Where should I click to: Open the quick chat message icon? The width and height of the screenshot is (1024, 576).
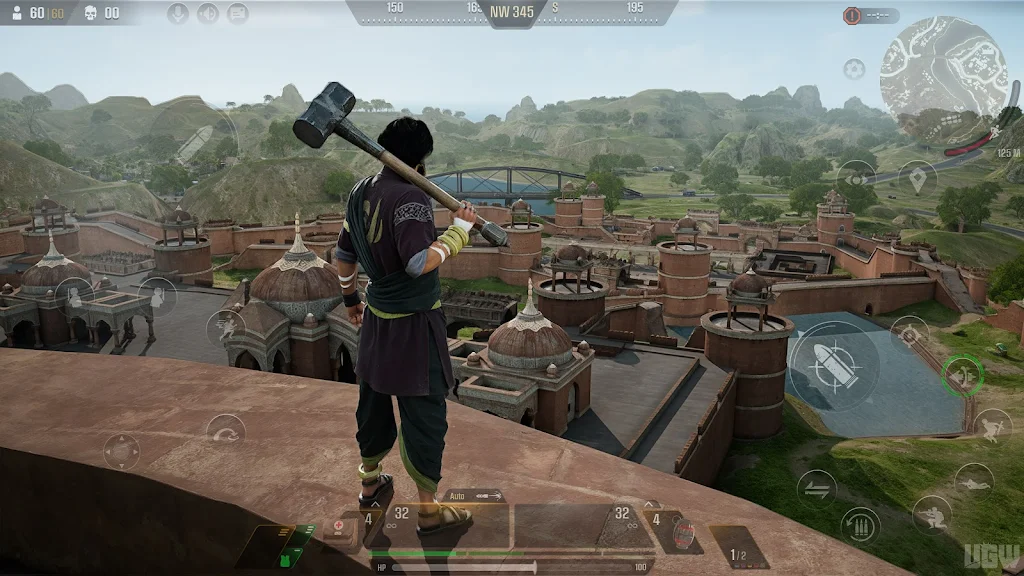pyautogui.click(x=238, y=13)
